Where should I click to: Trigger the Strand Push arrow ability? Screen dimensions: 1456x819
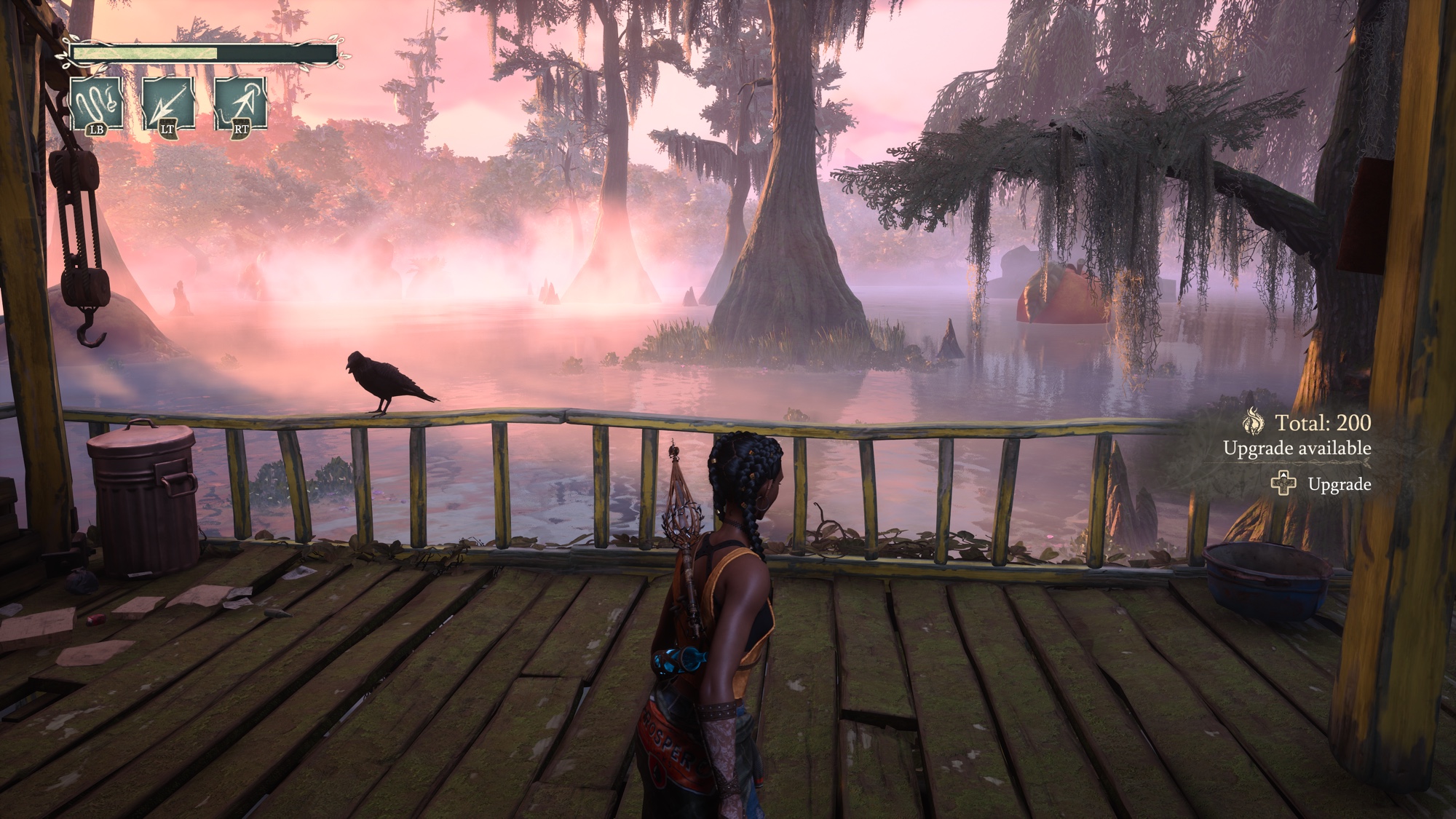point(240,103)
